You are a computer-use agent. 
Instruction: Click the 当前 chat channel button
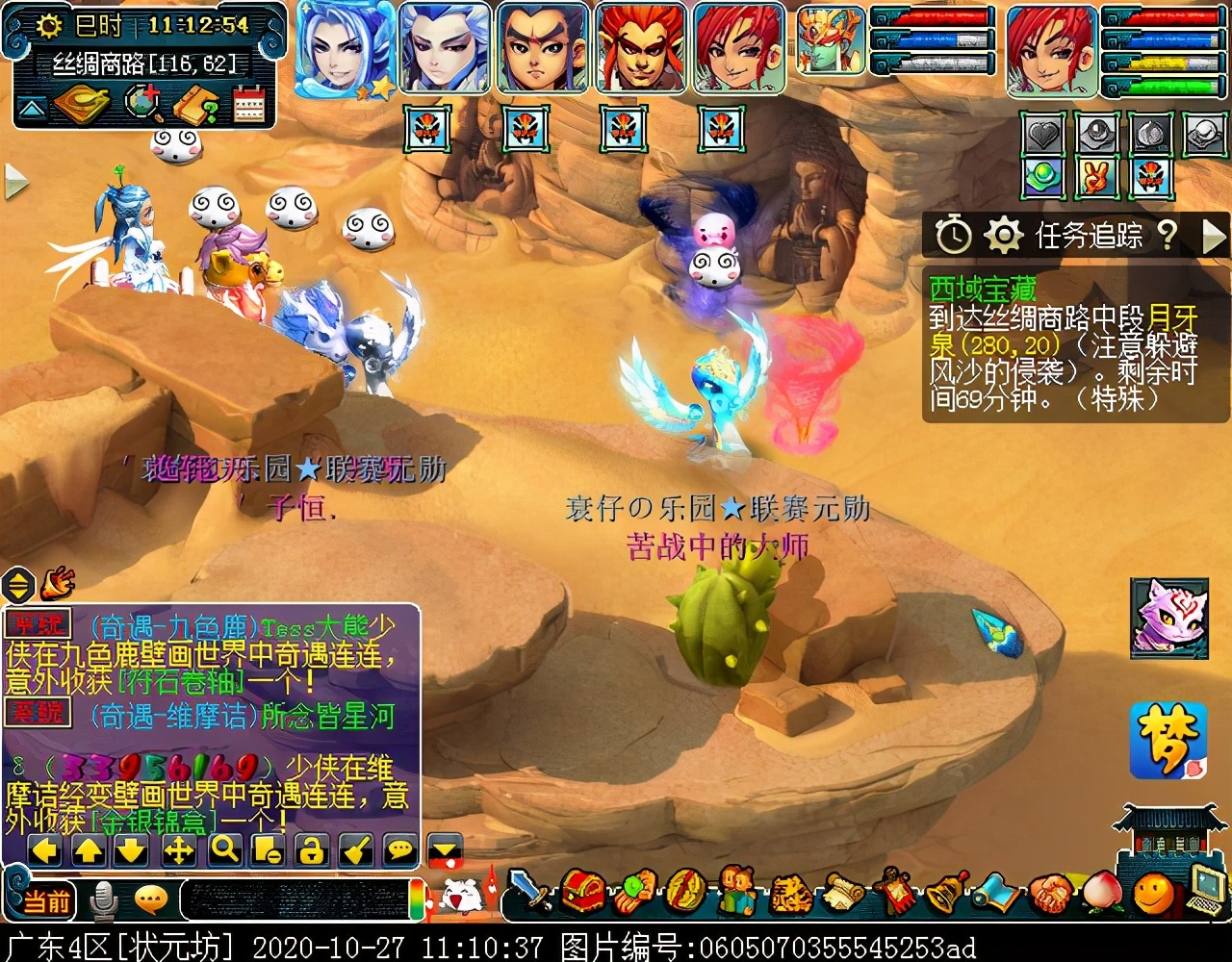[x=46, y=900]
